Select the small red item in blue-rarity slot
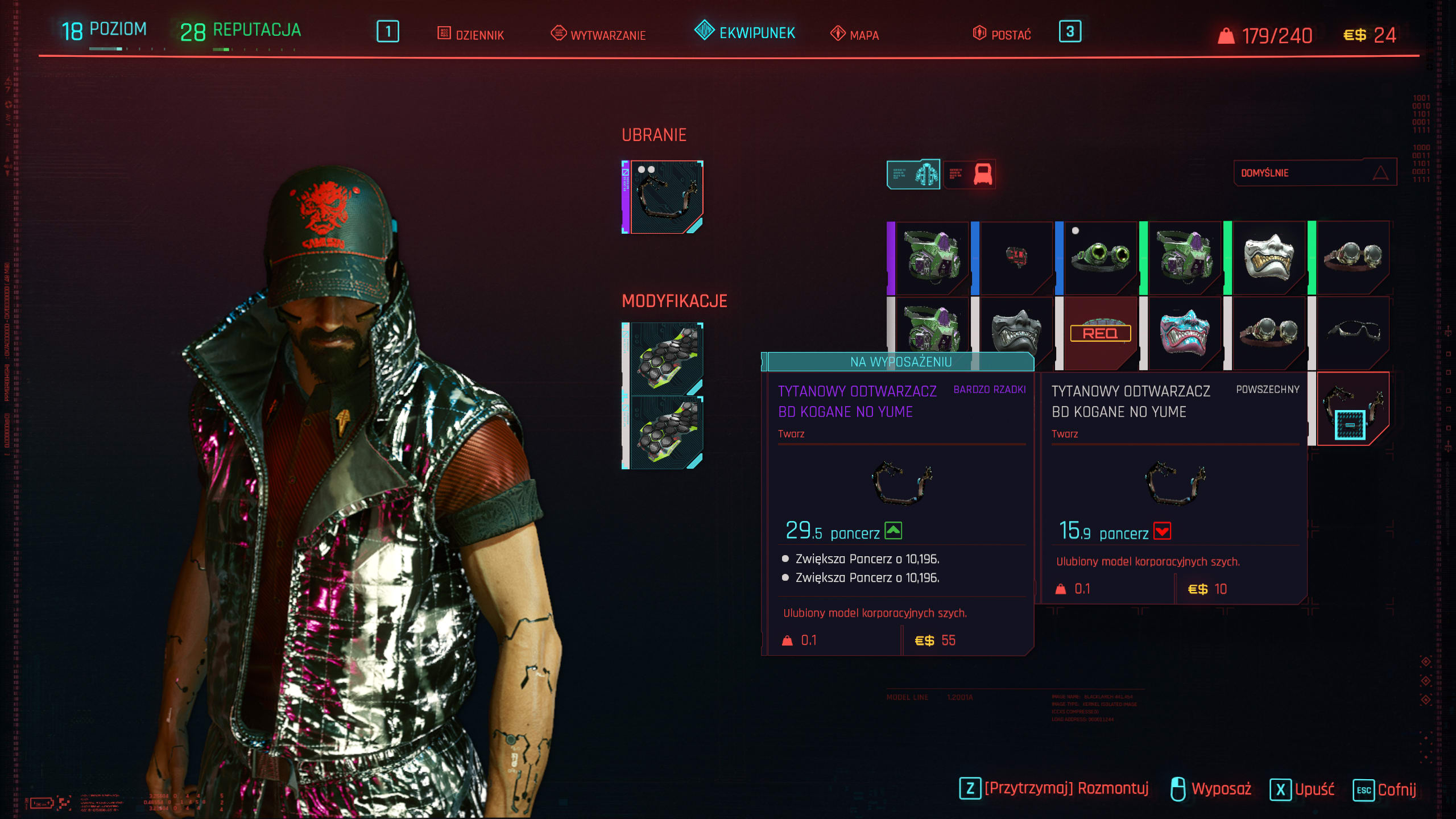Image resolution: width=1456 pixels, height=819 pixels. [x=1016, y=258]
